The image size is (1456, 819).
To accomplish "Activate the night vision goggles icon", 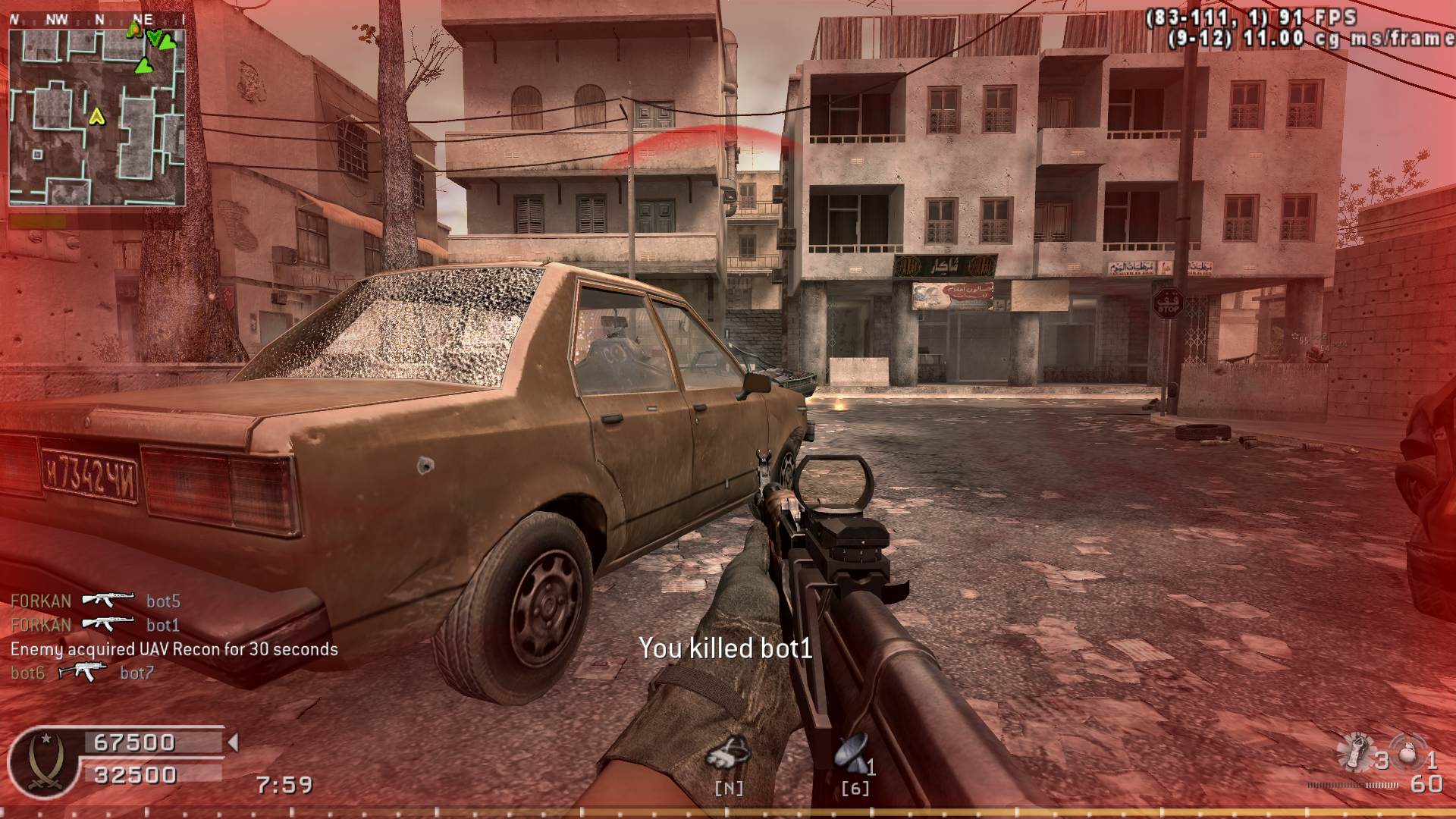I will click(x=727, y=753).
